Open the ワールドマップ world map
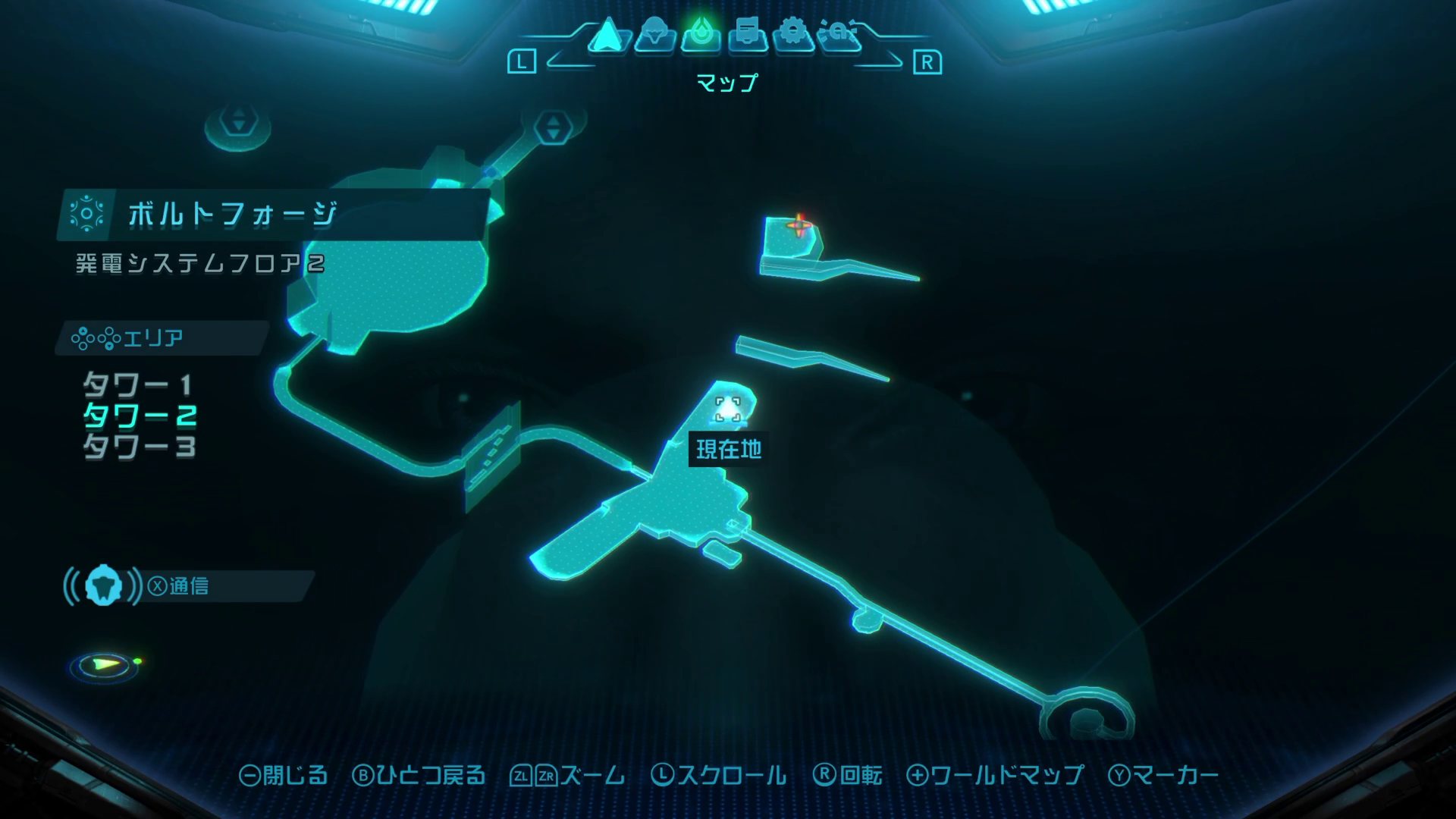Image resolution: width=1456 pixels, height=819 pixels. pos(995,775)
